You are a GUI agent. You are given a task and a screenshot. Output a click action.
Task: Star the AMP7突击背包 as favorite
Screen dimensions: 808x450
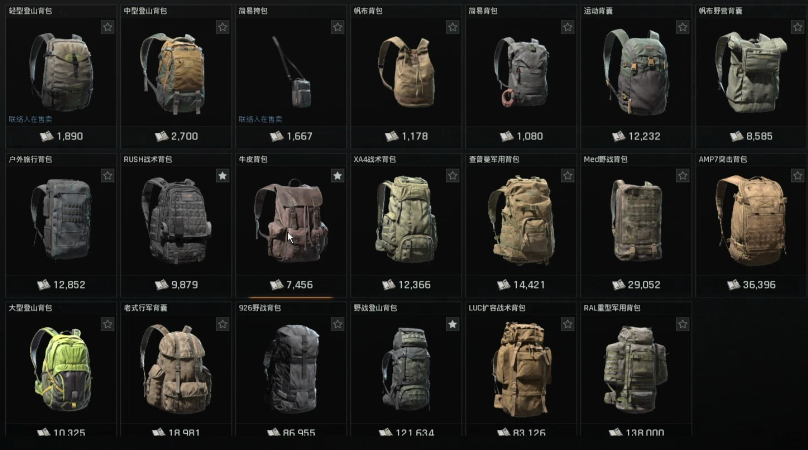797,176
